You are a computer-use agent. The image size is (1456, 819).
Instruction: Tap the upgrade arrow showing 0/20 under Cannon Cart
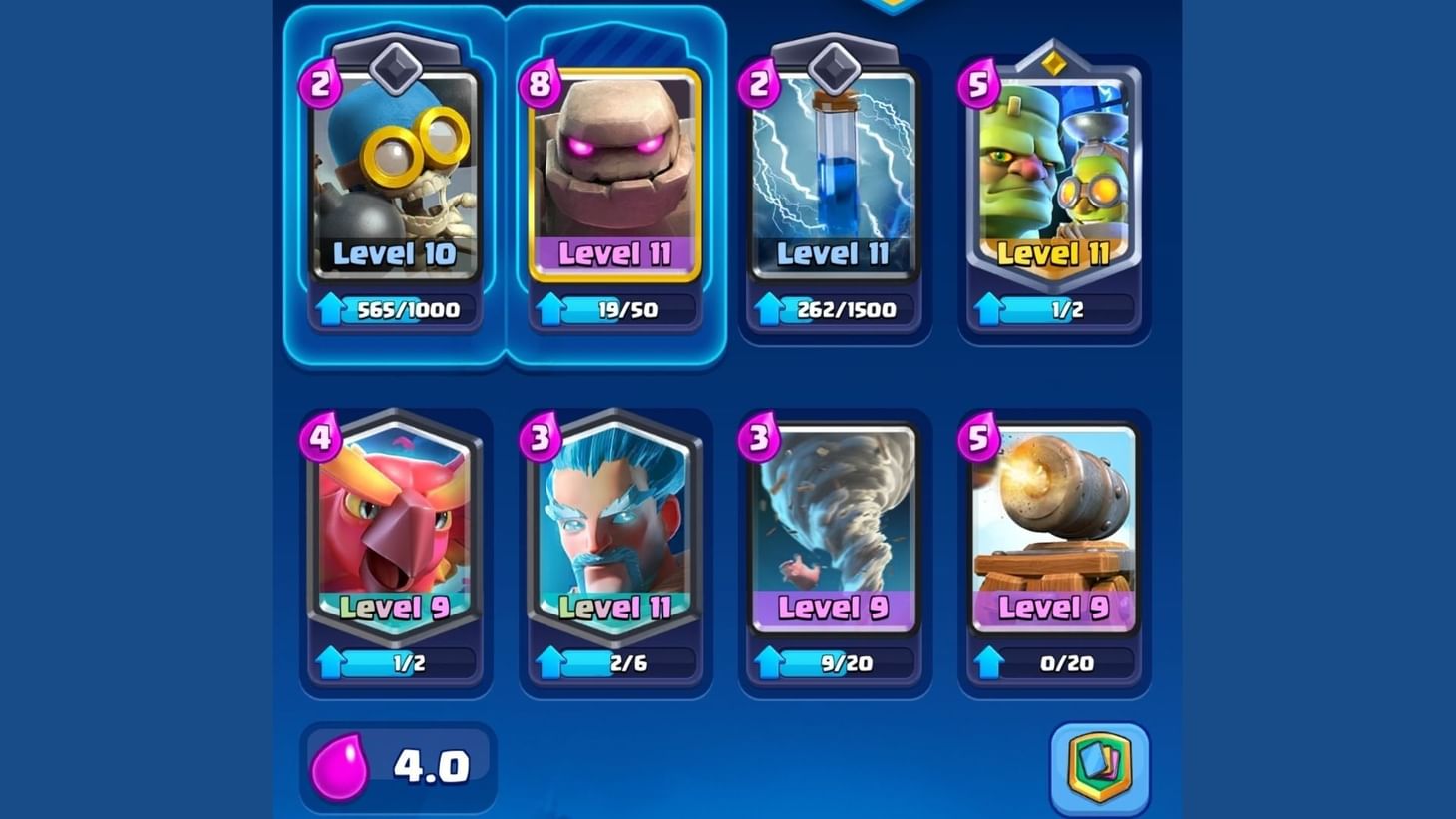987,662
